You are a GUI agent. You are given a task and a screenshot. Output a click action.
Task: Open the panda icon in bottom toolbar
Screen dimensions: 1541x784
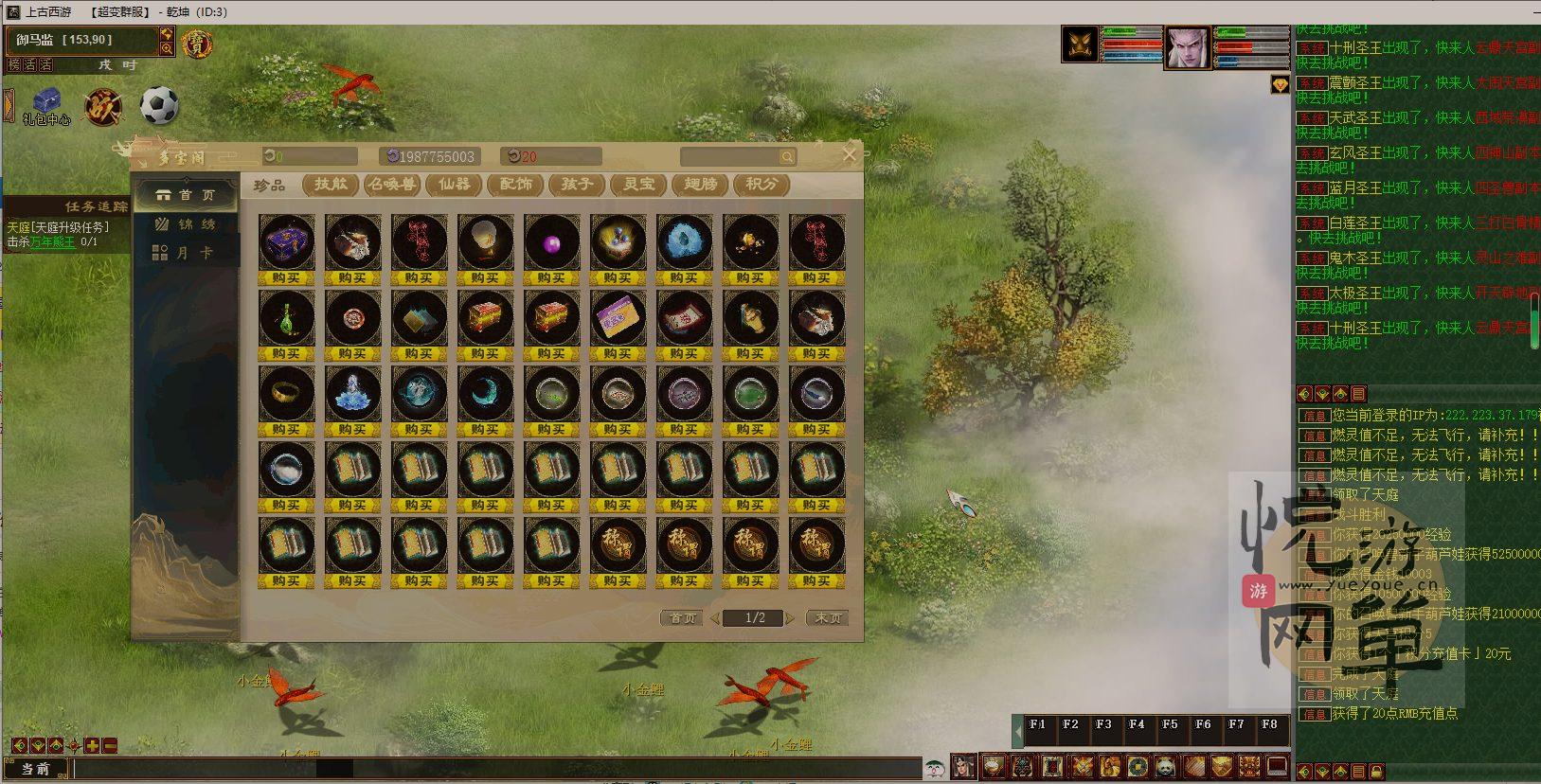pyautogui.click(x=1165, y=766)
